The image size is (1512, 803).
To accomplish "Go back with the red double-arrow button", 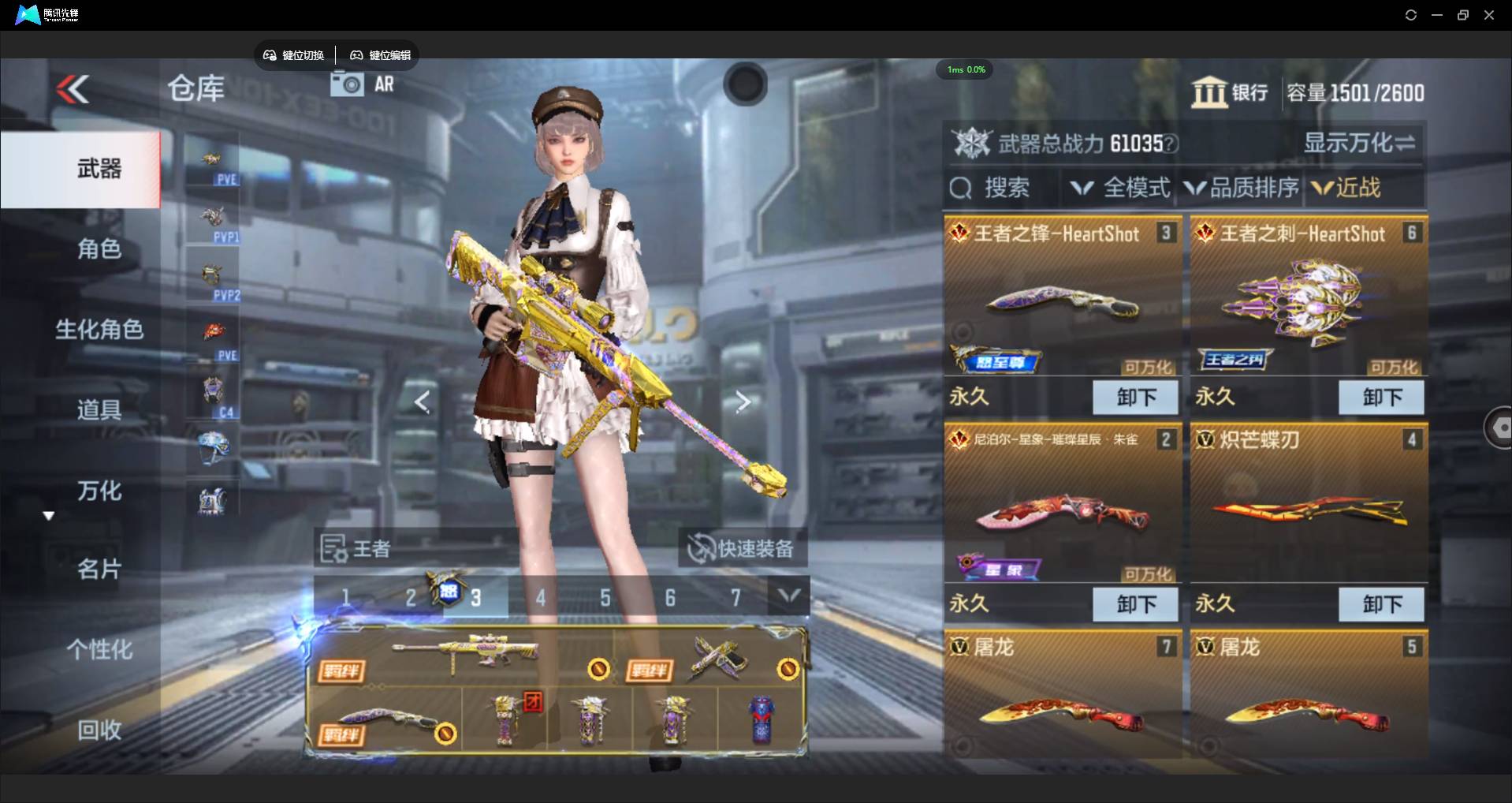I will pos(73,90).
